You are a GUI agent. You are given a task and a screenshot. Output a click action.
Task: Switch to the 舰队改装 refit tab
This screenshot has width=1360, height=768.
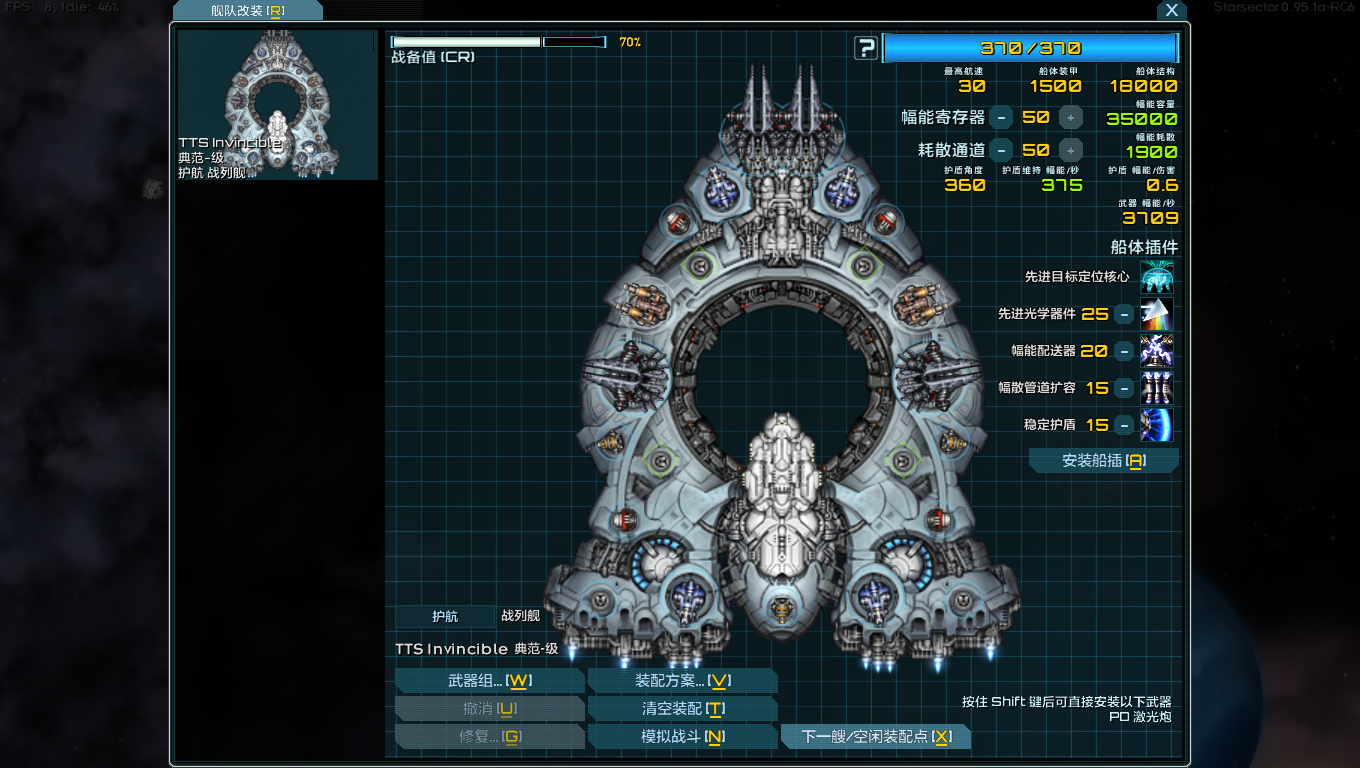[x=247, y=11]
